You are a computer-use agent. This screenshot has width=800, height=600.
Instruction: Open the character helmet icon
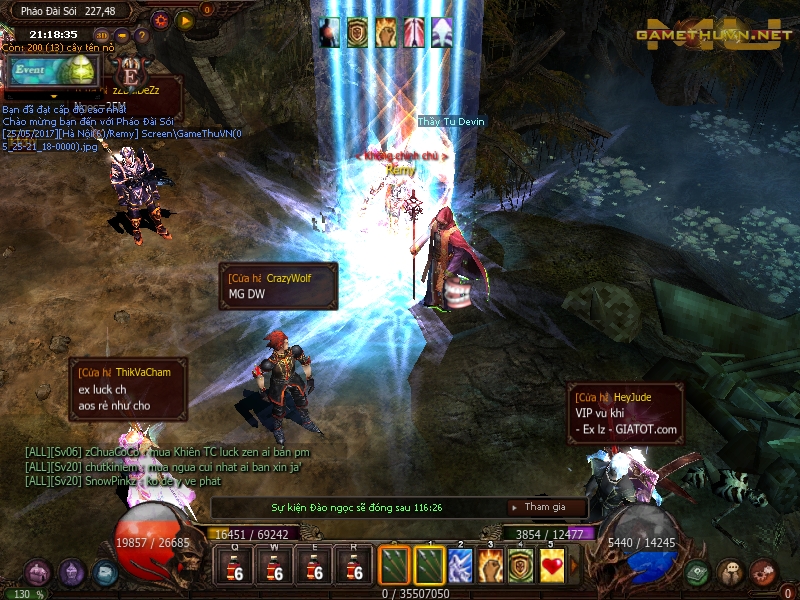pyautogui.click(x=72, y=573)
